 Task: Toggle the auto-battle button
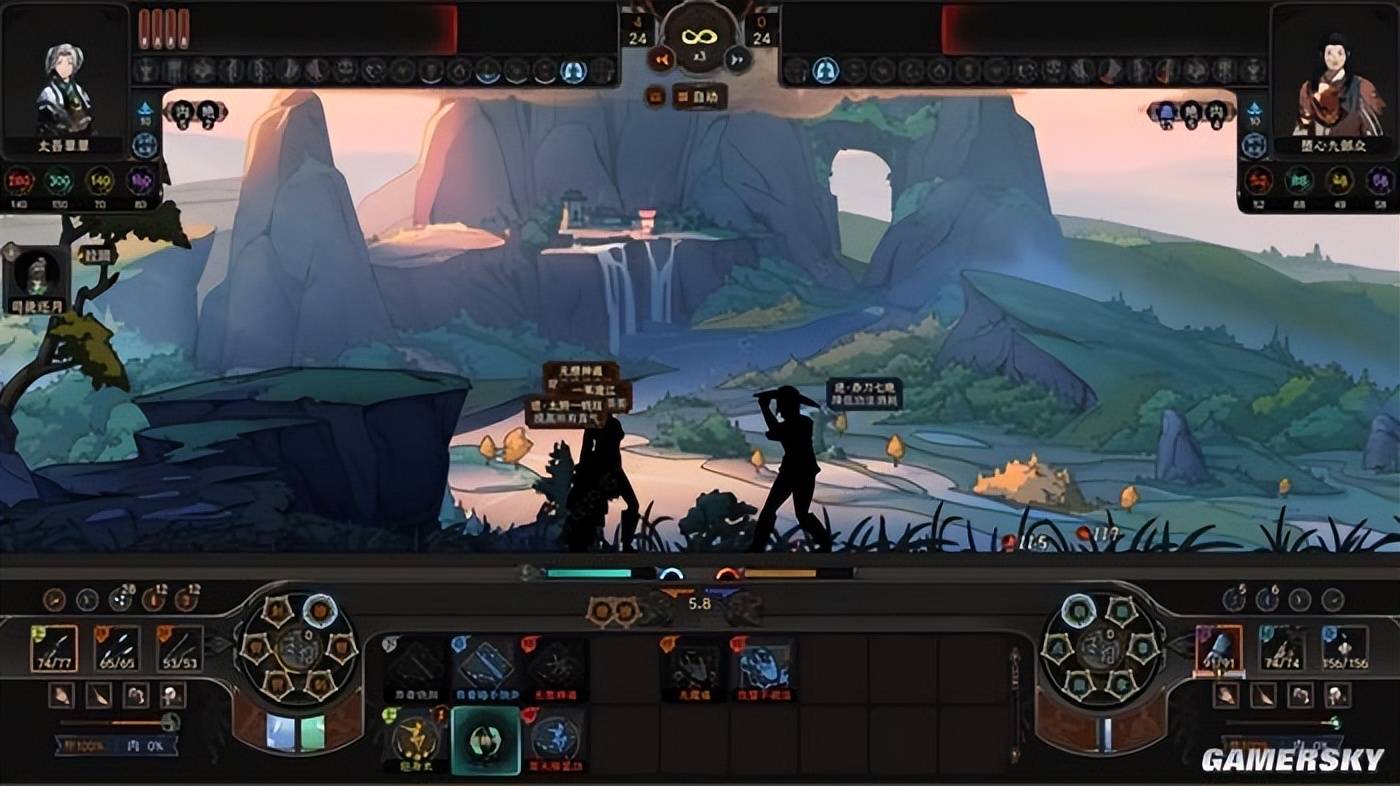point(700,97)
